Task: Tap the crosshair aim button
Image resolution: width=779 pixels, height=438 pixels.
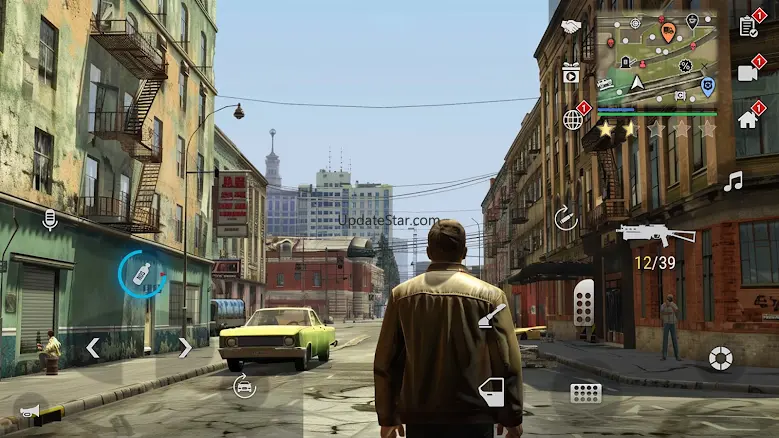Action: point(720,357)
